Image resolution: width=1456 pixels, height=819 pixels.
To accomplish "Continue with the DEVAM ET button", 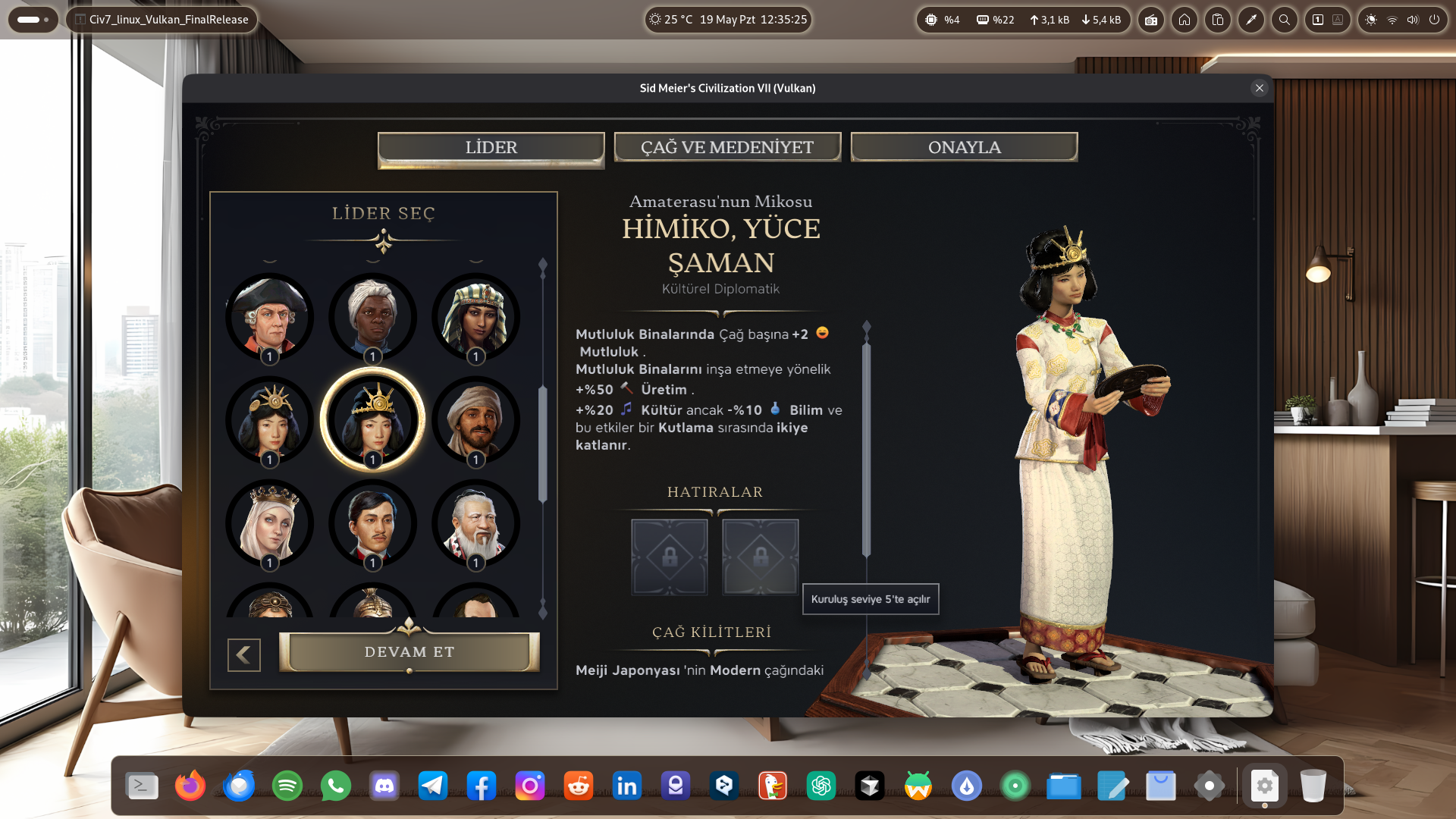I will [x=409, y=652].
